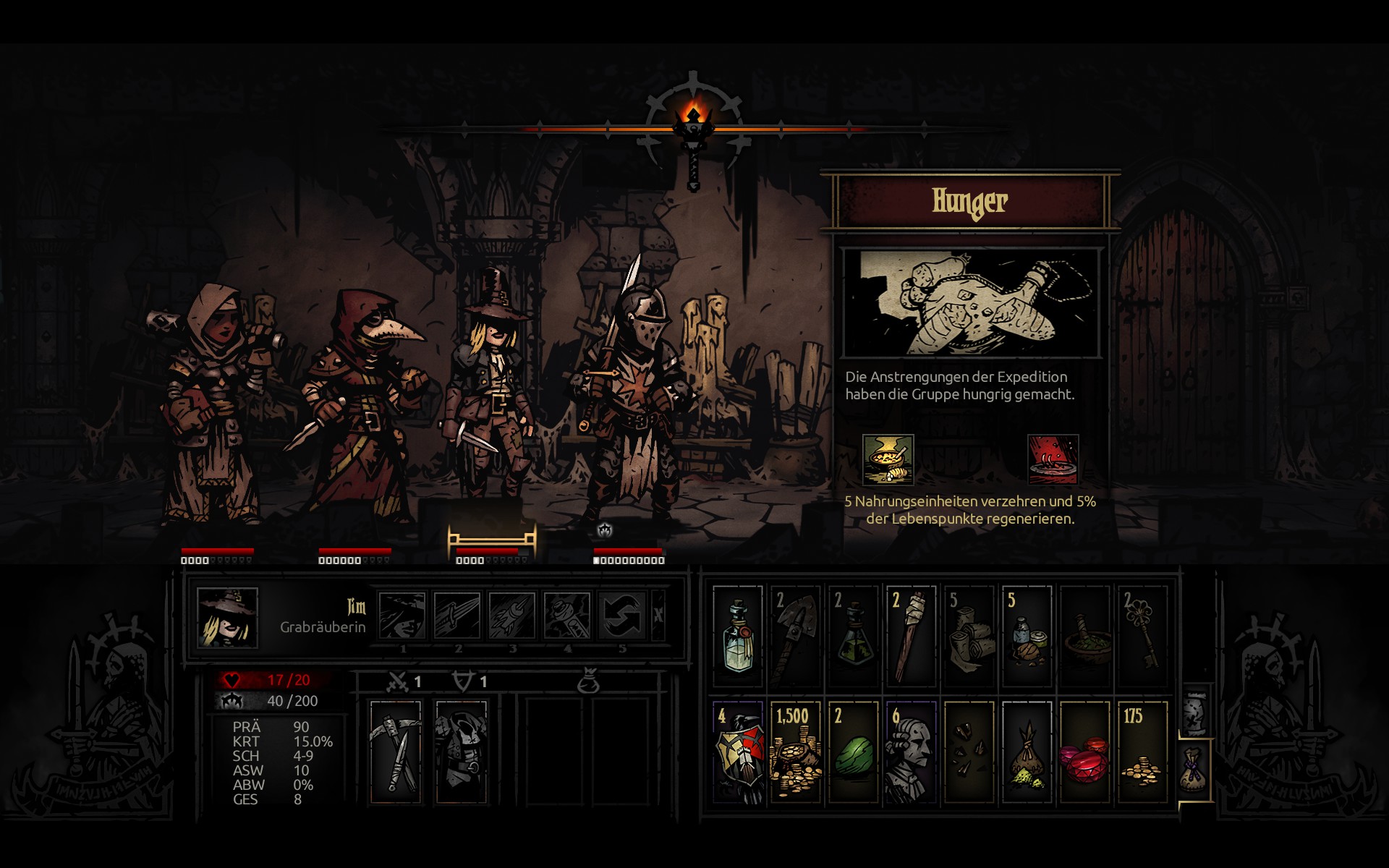Screen dimensions: 1389x868
Task: Select the skeleton key slot
Action: [1142, 636]
